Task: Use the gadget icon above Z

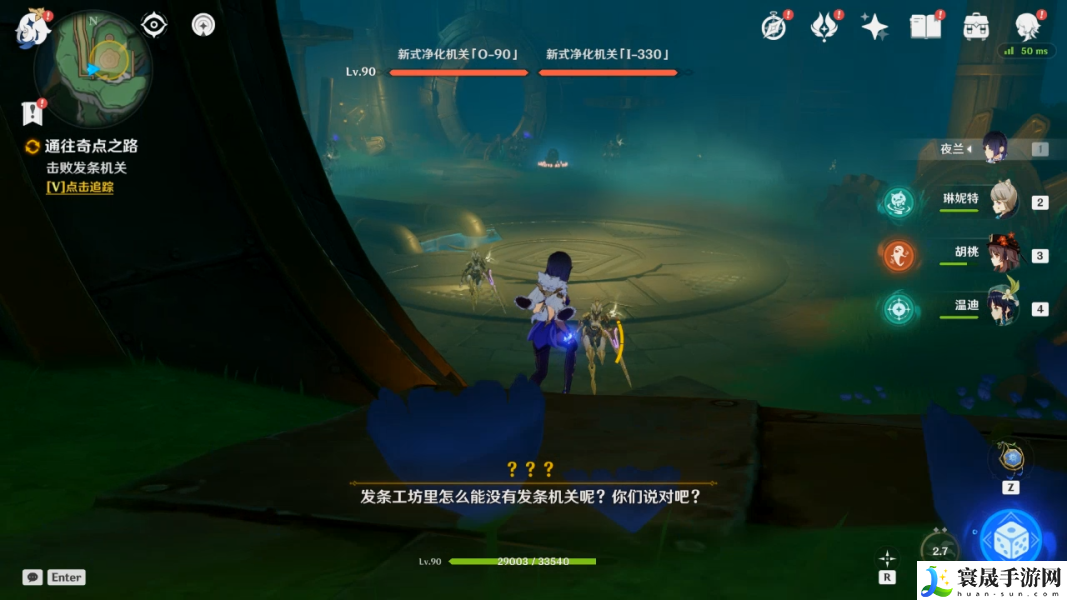Action: pyautogui.click(x=1011, y=459)
